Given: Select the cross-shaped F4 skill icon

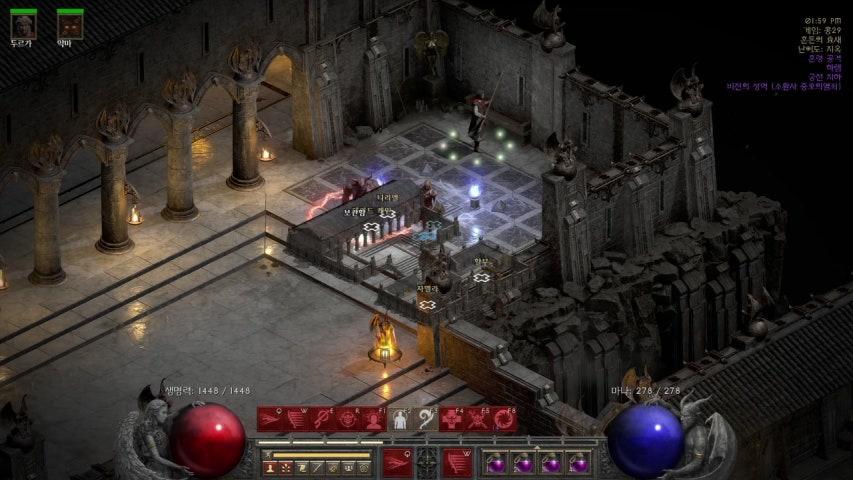Looking at the screenshot, I should 453,419.
